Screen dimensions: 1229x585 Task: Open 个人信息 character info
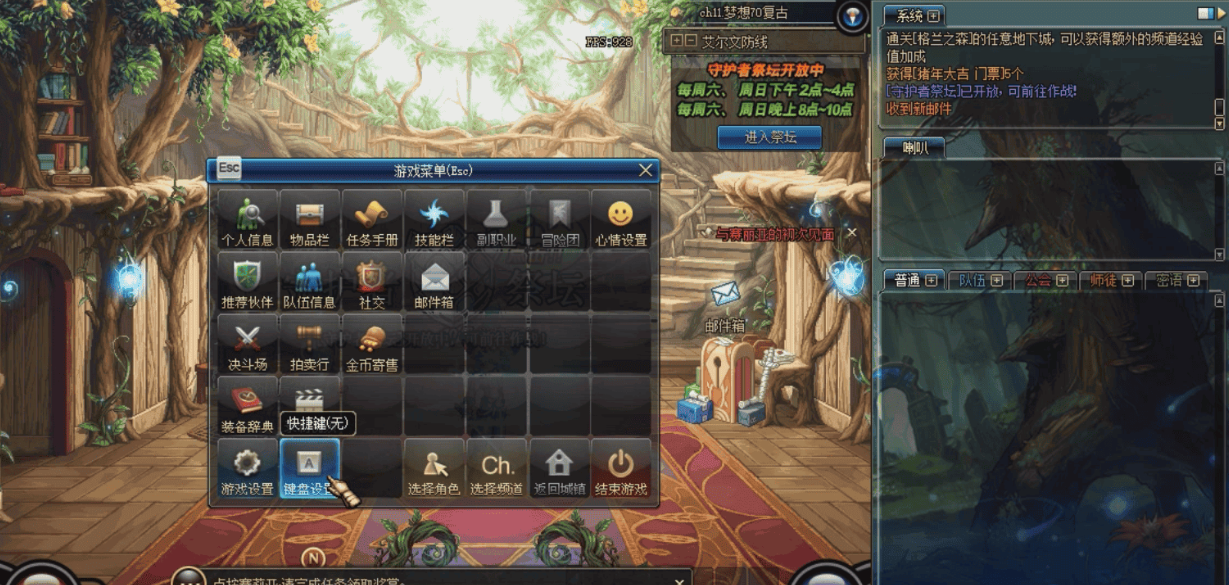[x=247, y=219]
